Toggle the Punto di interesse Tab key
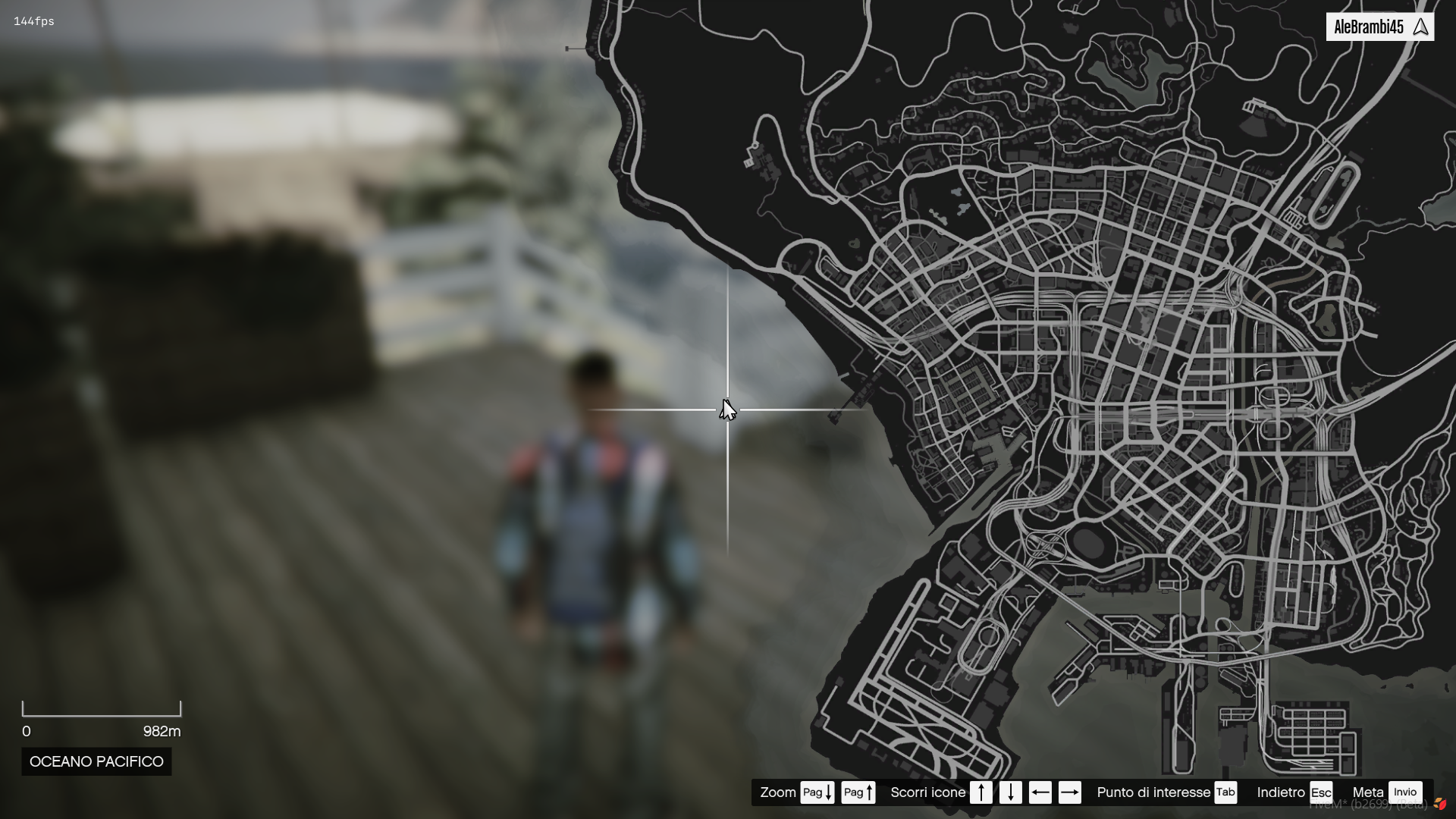1456x819 pixels. point(1226,792)
